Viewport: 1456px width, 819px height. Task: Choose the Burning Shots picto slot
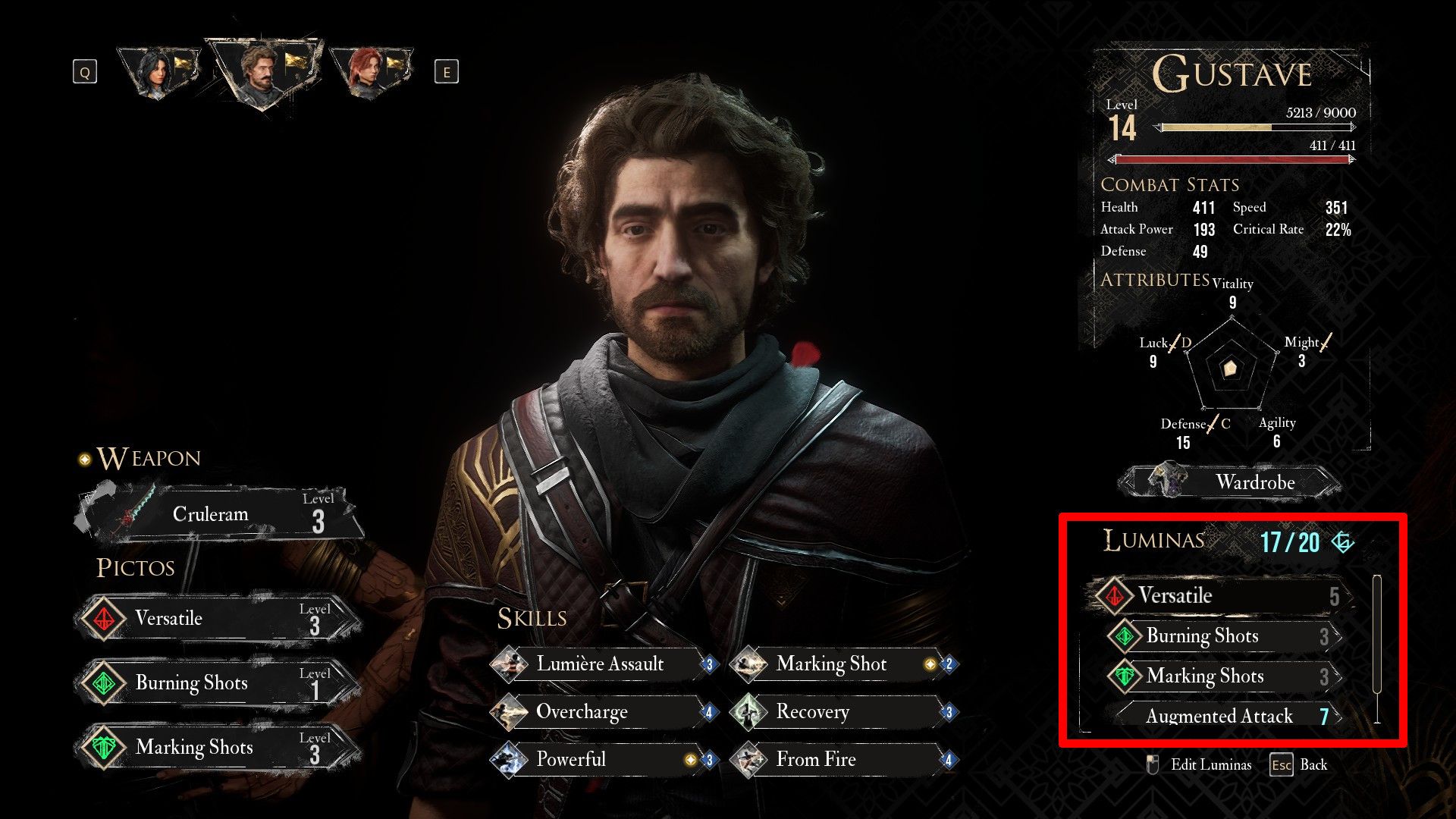click(220, 683)
